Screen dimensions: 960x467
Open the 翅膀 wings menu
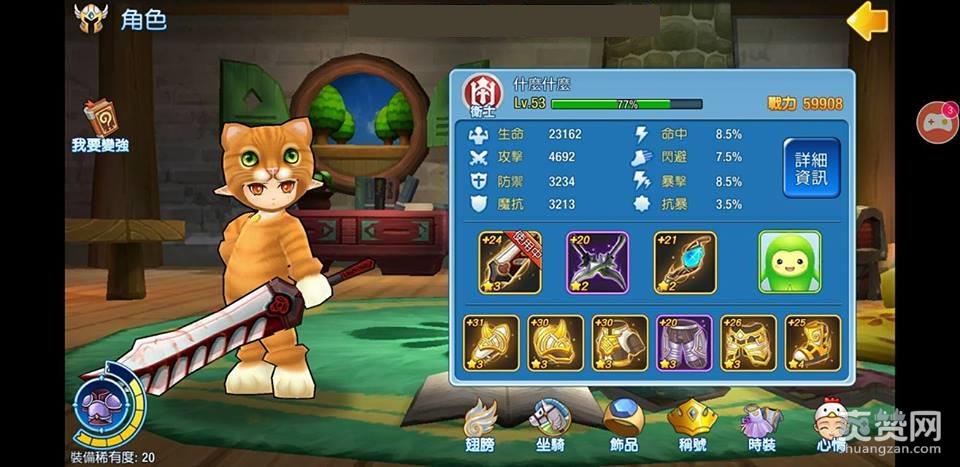click(x=481, y=426)
